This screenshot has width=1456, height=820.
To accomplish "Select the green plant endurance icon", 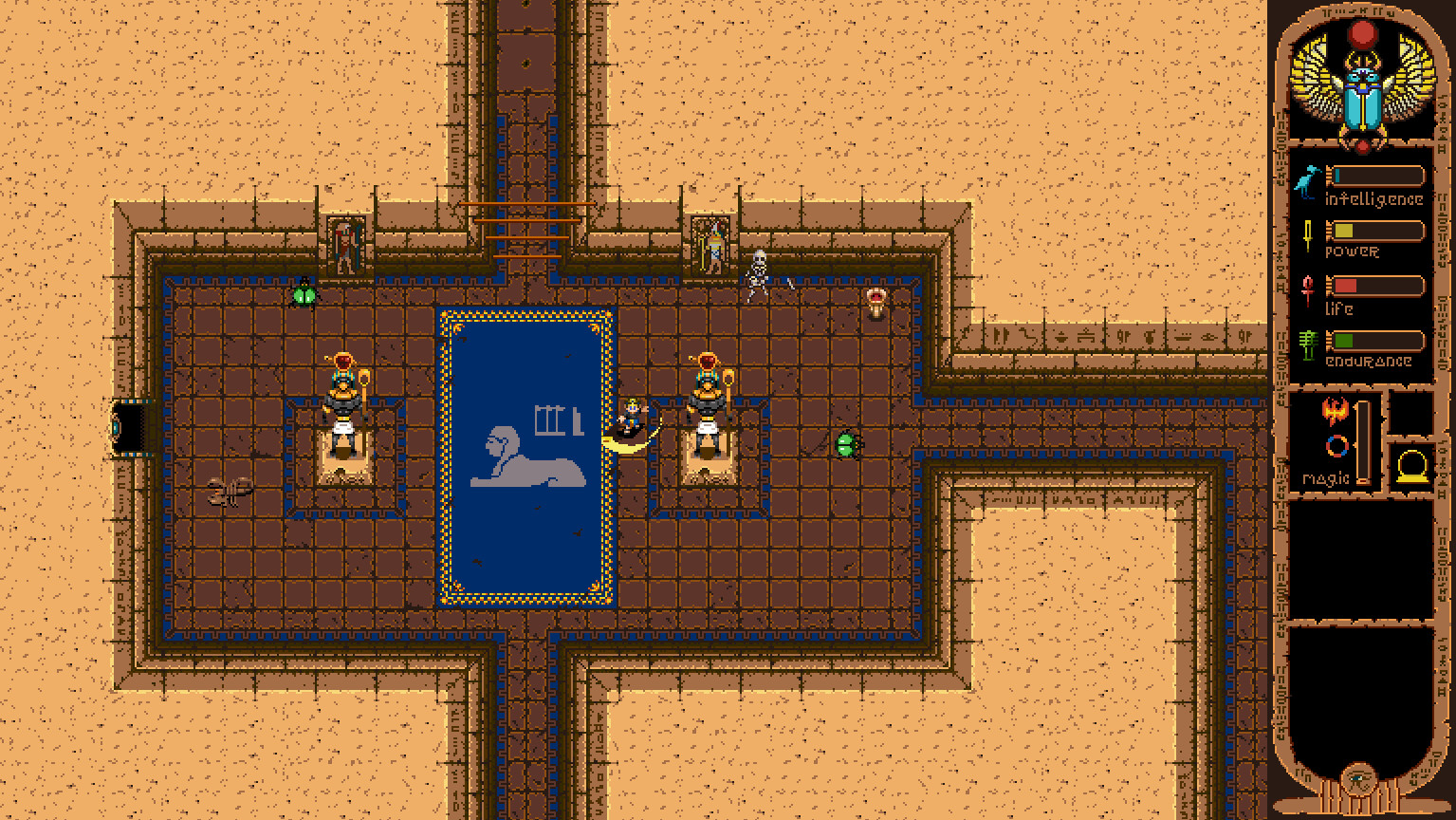I will point(1307,344).
